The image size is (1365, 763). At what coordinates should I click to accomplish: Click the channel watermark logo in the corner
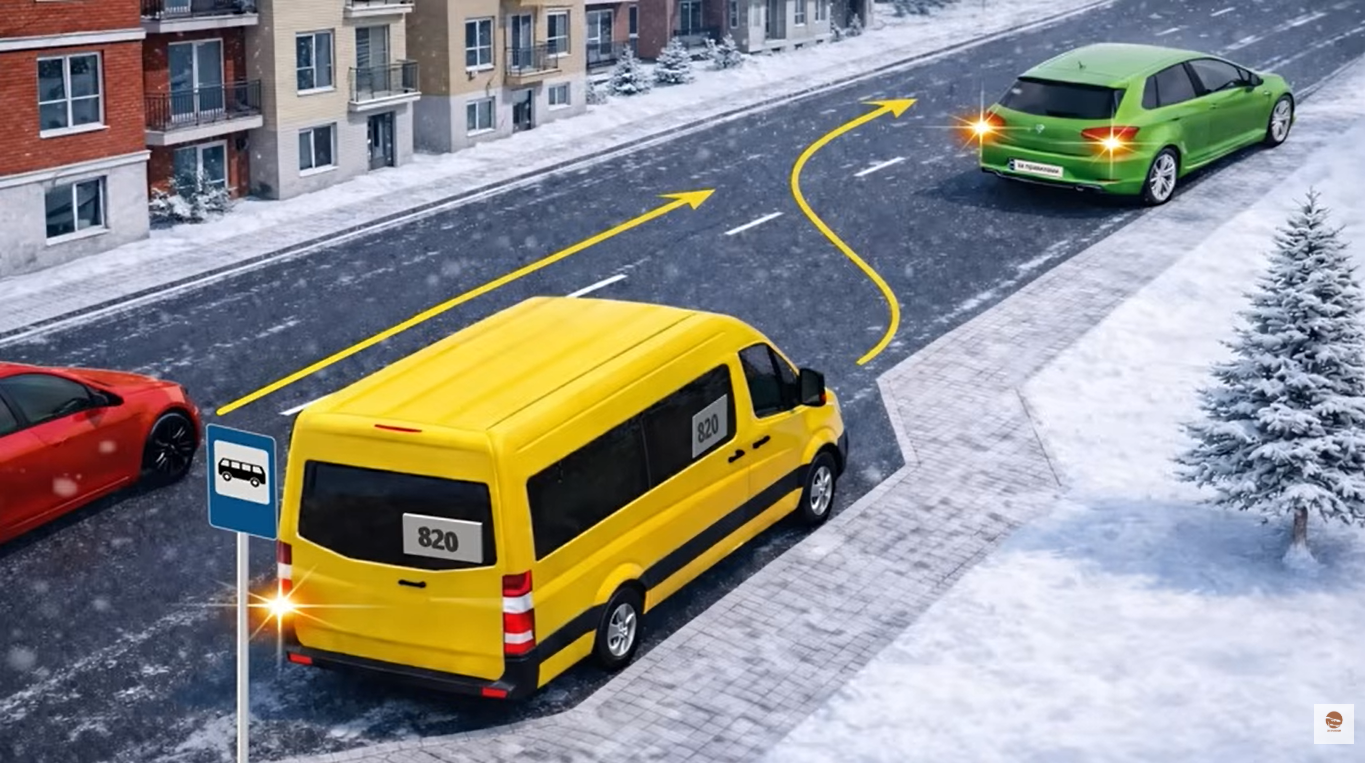coord(1333,723)
